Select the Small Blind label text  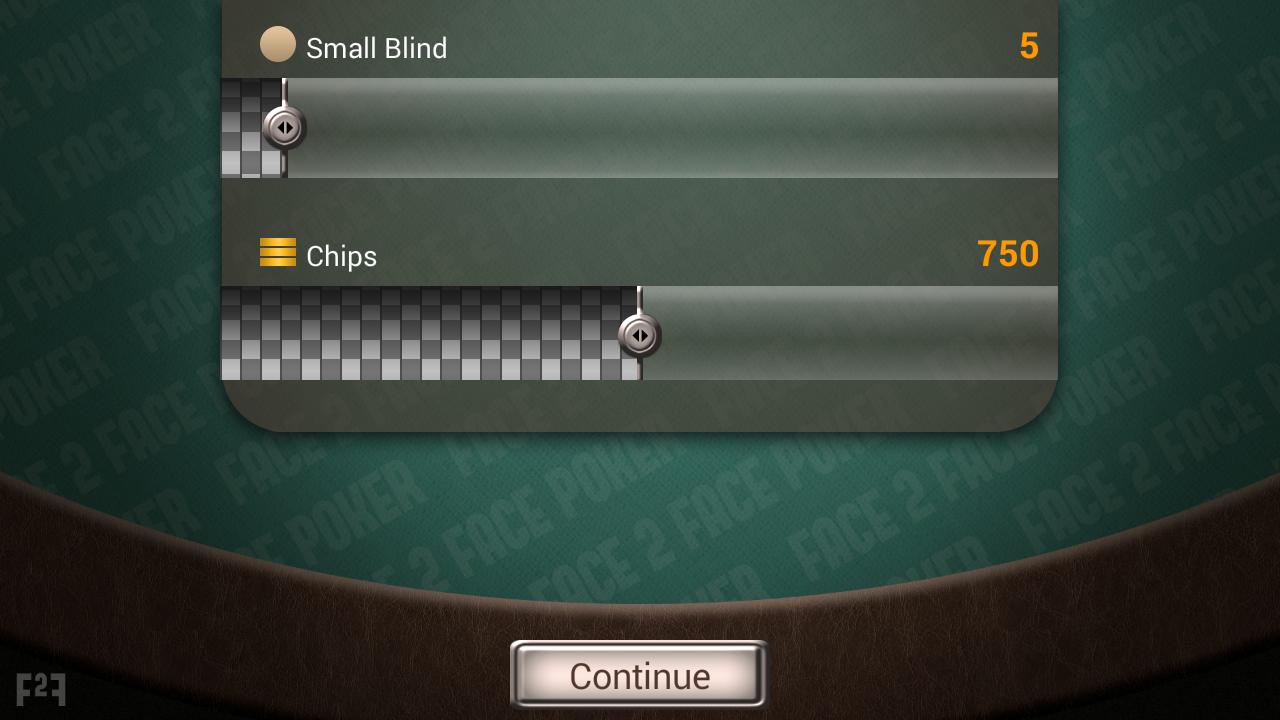[x=378, y=48]
